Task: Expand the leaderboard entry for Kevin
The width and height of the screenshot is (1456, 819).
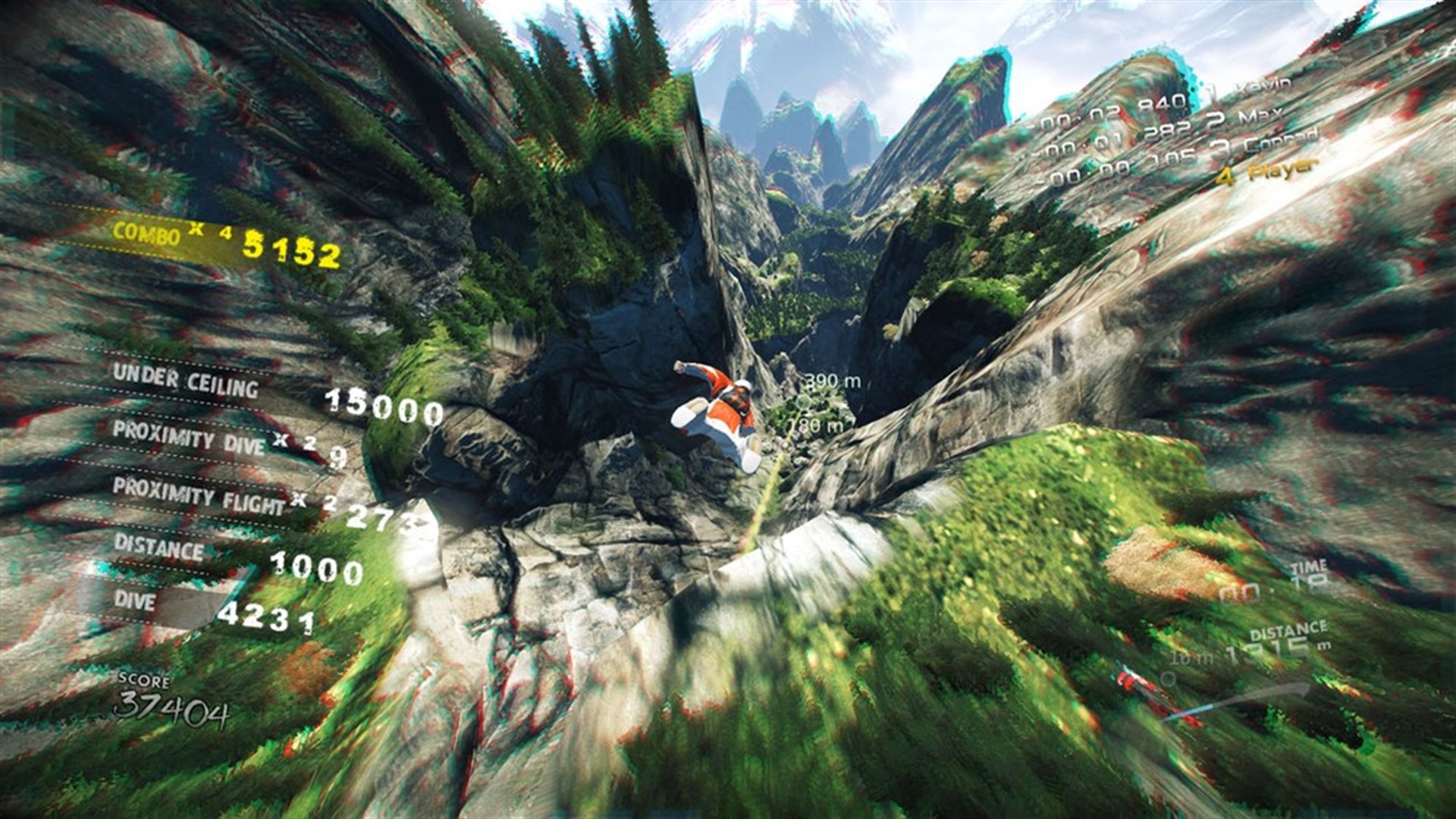Action: click(x=1259, y=91)
